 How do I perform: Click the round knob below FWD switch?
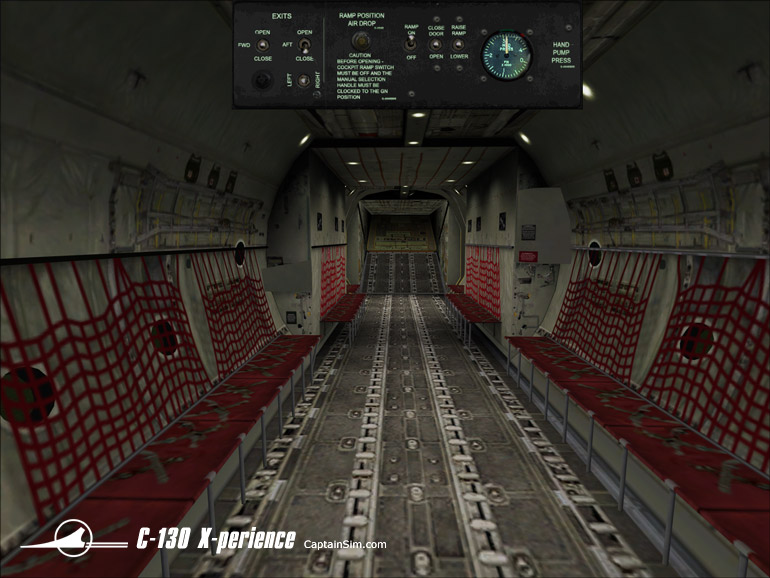point(263,81)
